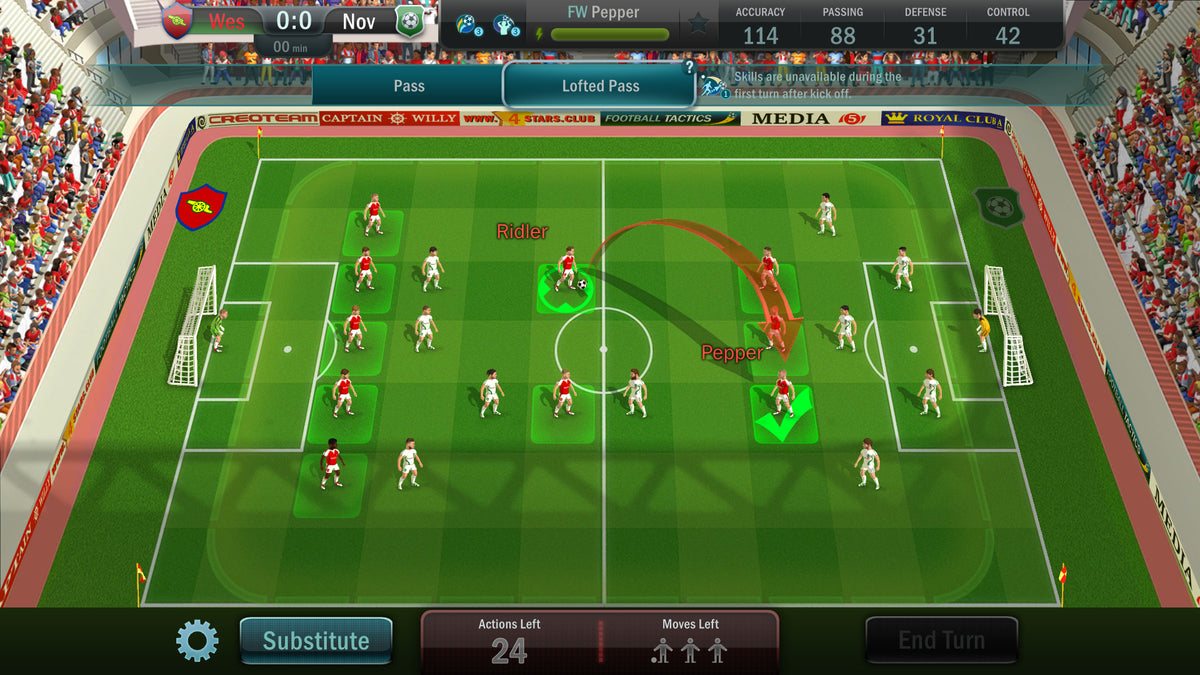
Task: Click the Nov team badge in scoreboard
Action: click(x=409, y=22)
